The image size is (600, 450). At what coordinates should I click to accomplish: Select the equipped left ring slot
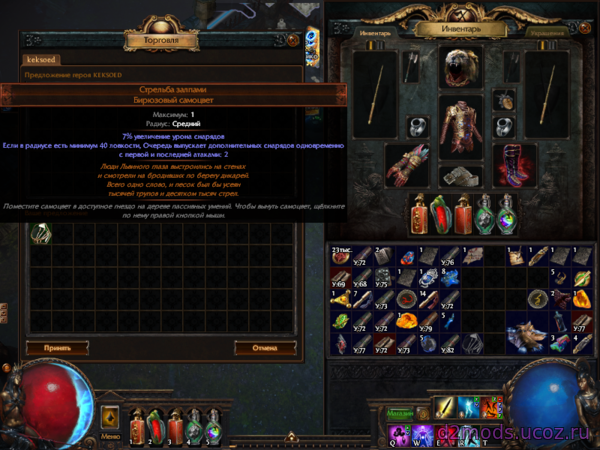pyautogui.click(x=418, y=127)
